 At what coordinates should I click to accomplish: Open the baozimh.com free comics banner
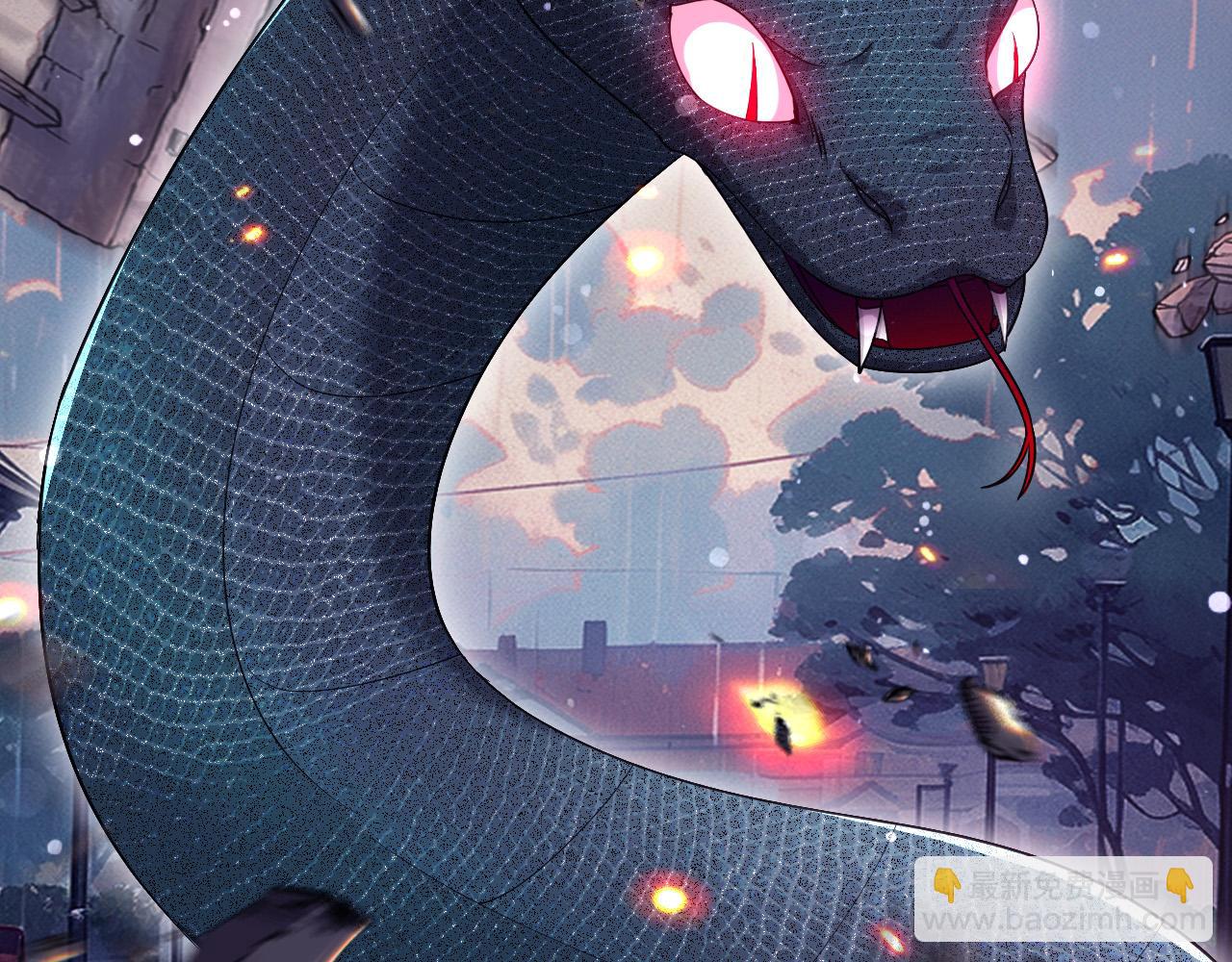pyautogui.click(x=1063, y=899)
